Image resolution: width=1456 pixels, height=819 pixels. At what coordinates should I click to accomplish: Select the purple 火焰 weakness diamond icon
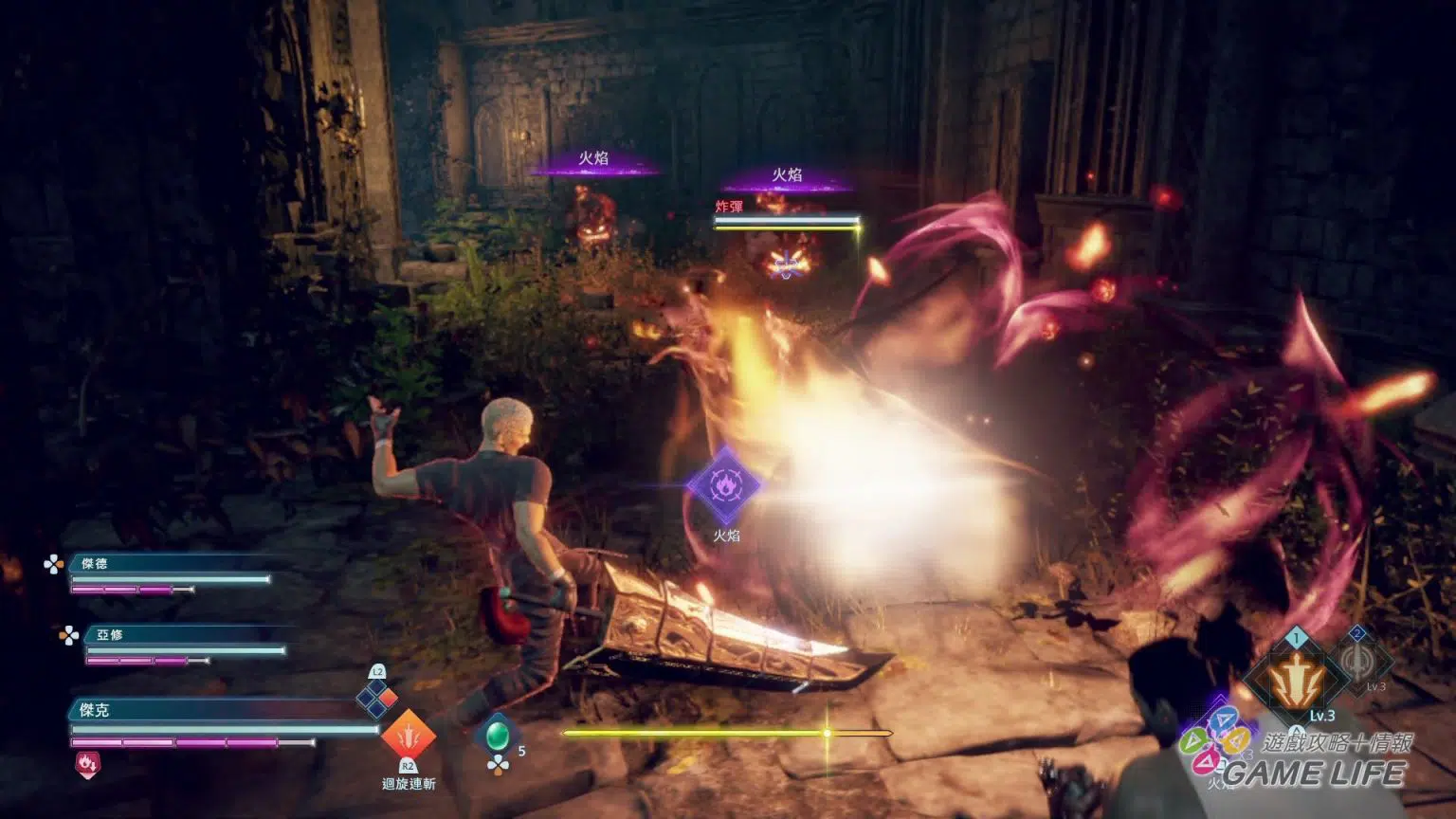(x=725, y=485)
